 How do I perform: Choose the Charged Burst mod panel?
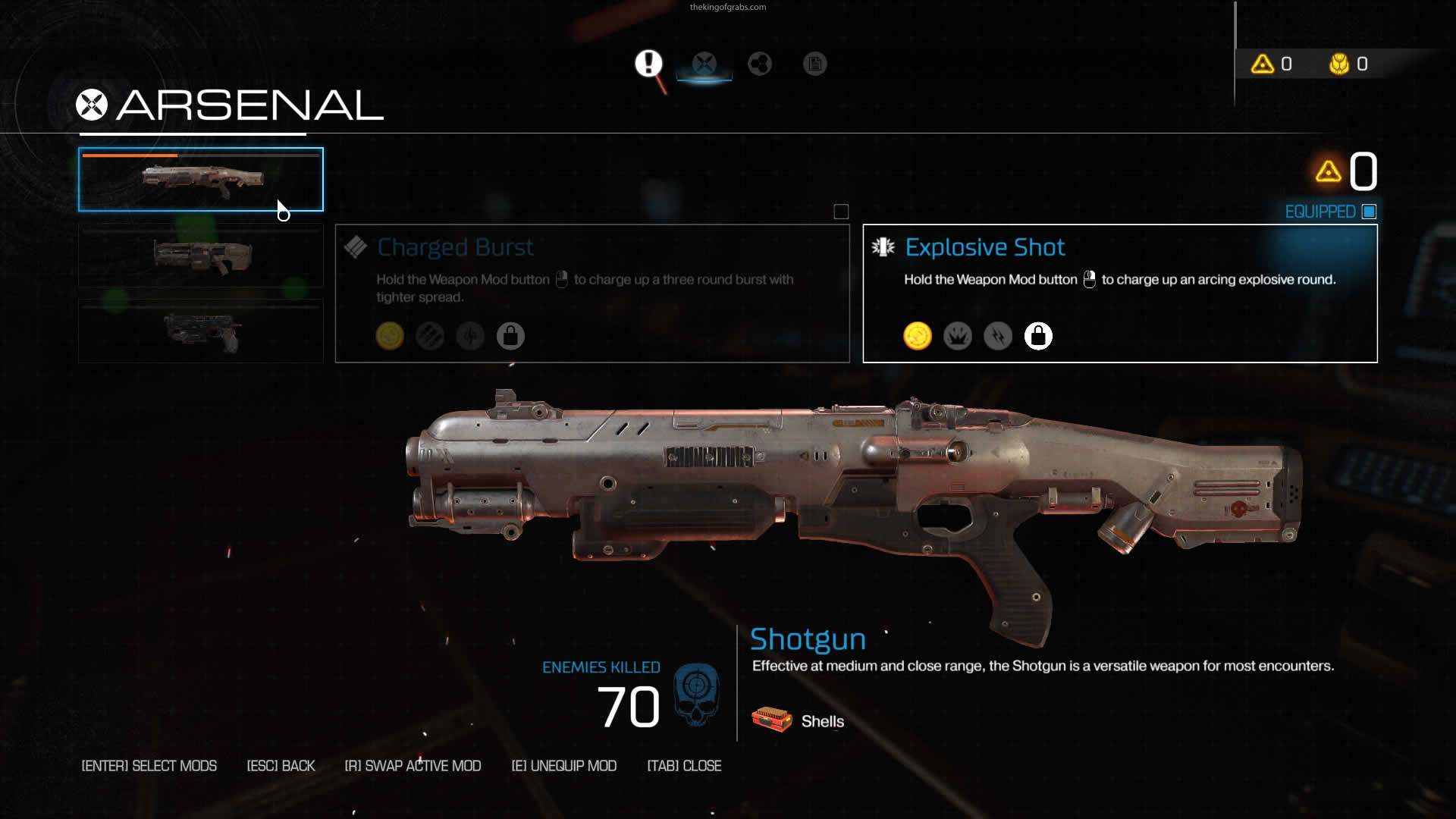click(591, 293)
